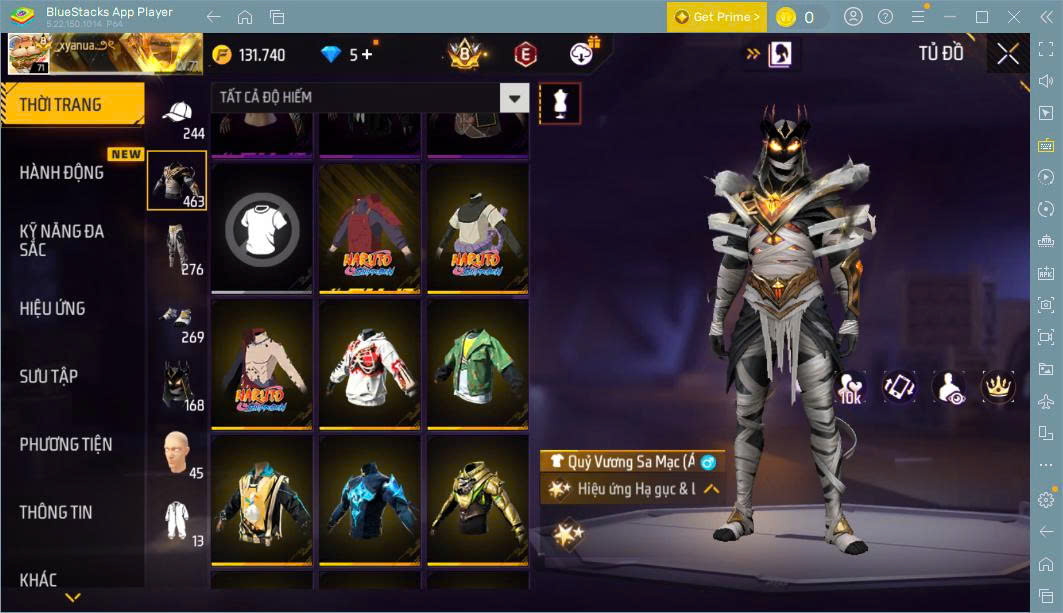Expand the Hiệu ứng Hạ gục effect row
The image size is (1063, 613).
point(712,489)
